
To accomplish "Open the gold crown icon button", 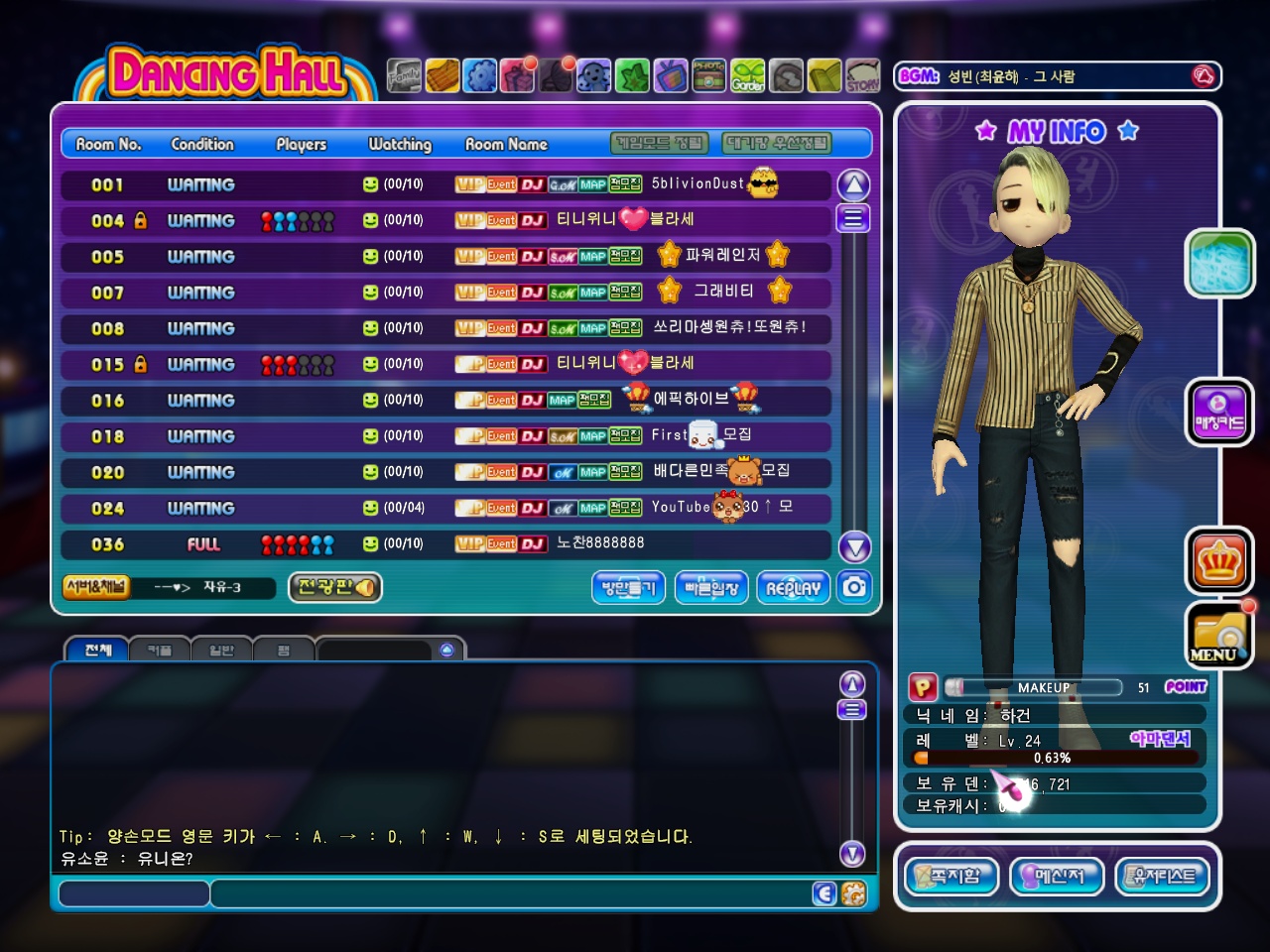I will click(x=1218, y=560).
